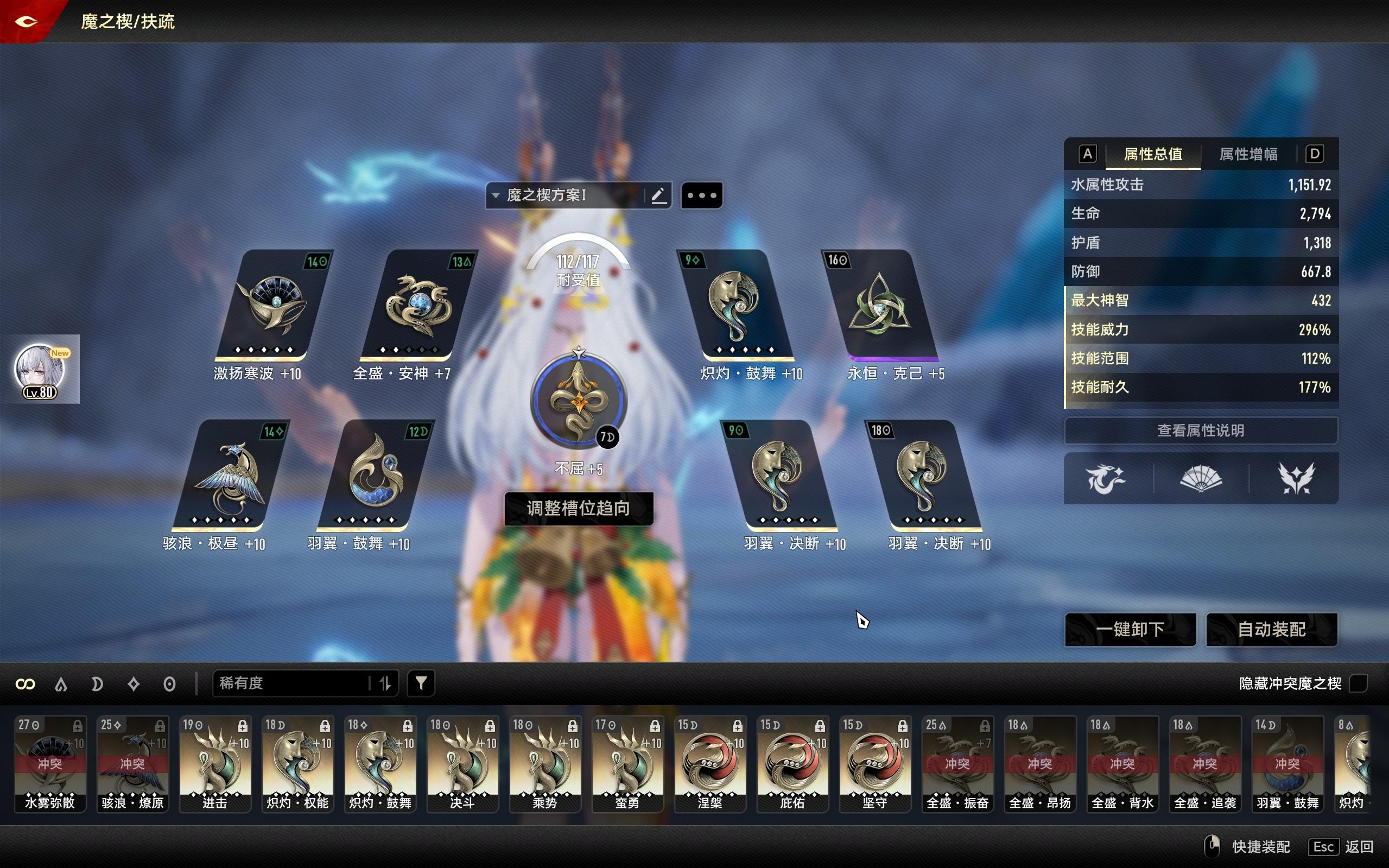This screenshot has height=868, width=1389.
Task: Click the 调整槽位趋向 button
Action: point(579,509)
